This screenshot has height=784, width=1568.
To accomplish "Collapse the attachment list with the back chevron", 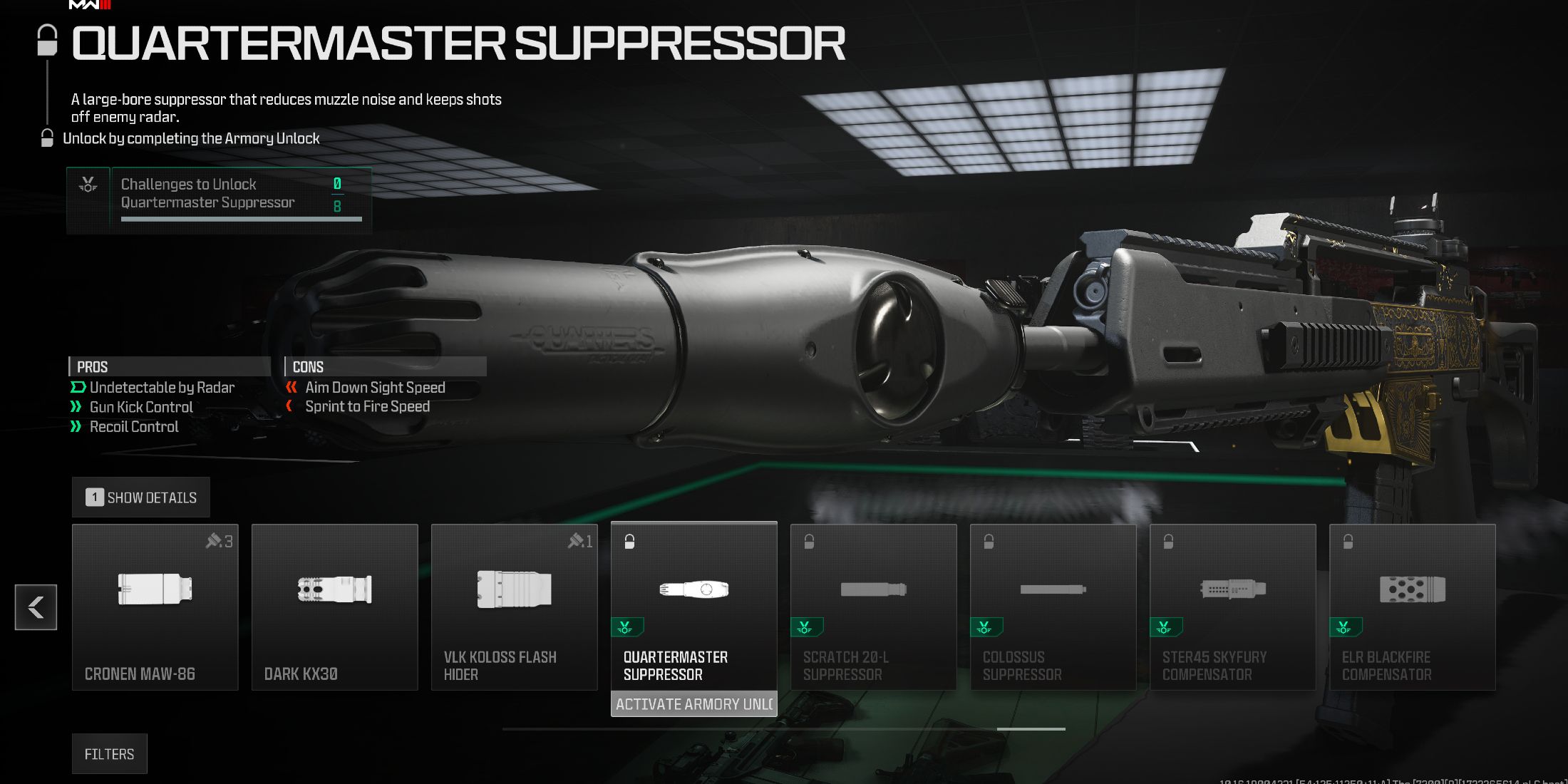I will coord(36,607).
